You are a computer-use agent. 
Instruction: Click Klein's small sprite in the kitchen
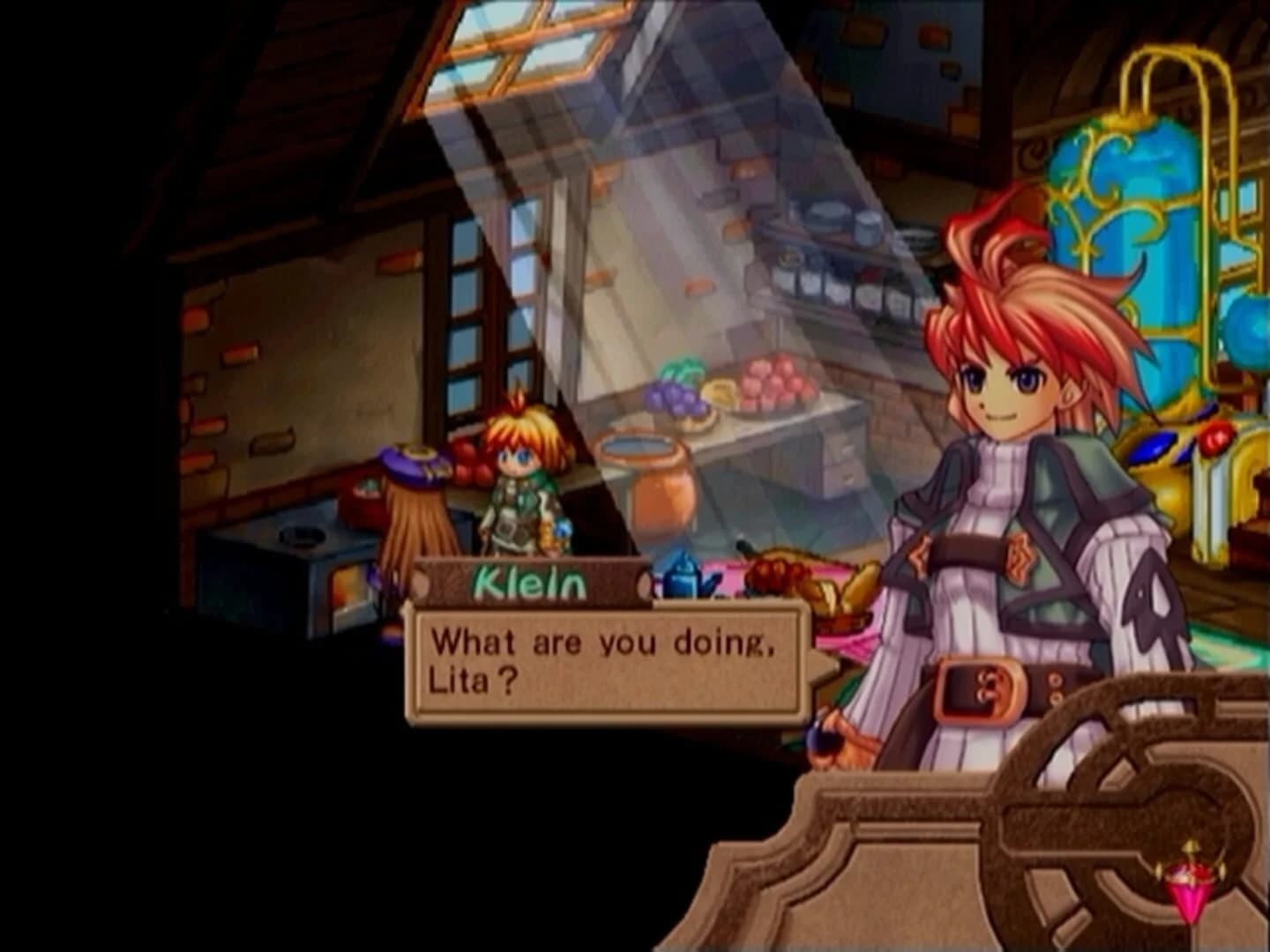[x=520, y=494]
